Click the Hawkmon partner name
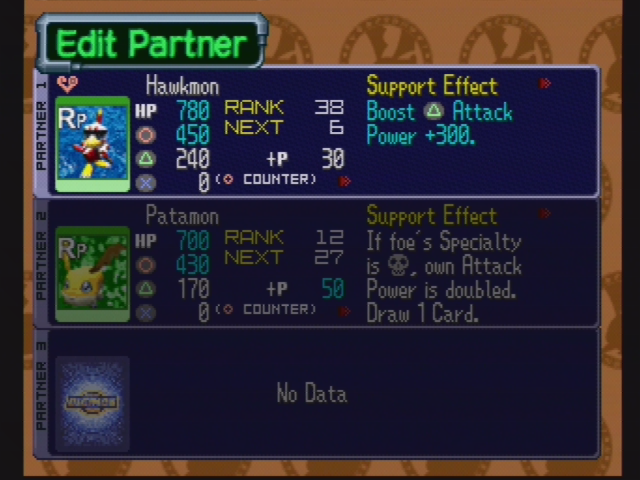 click(x=182, y=86)
